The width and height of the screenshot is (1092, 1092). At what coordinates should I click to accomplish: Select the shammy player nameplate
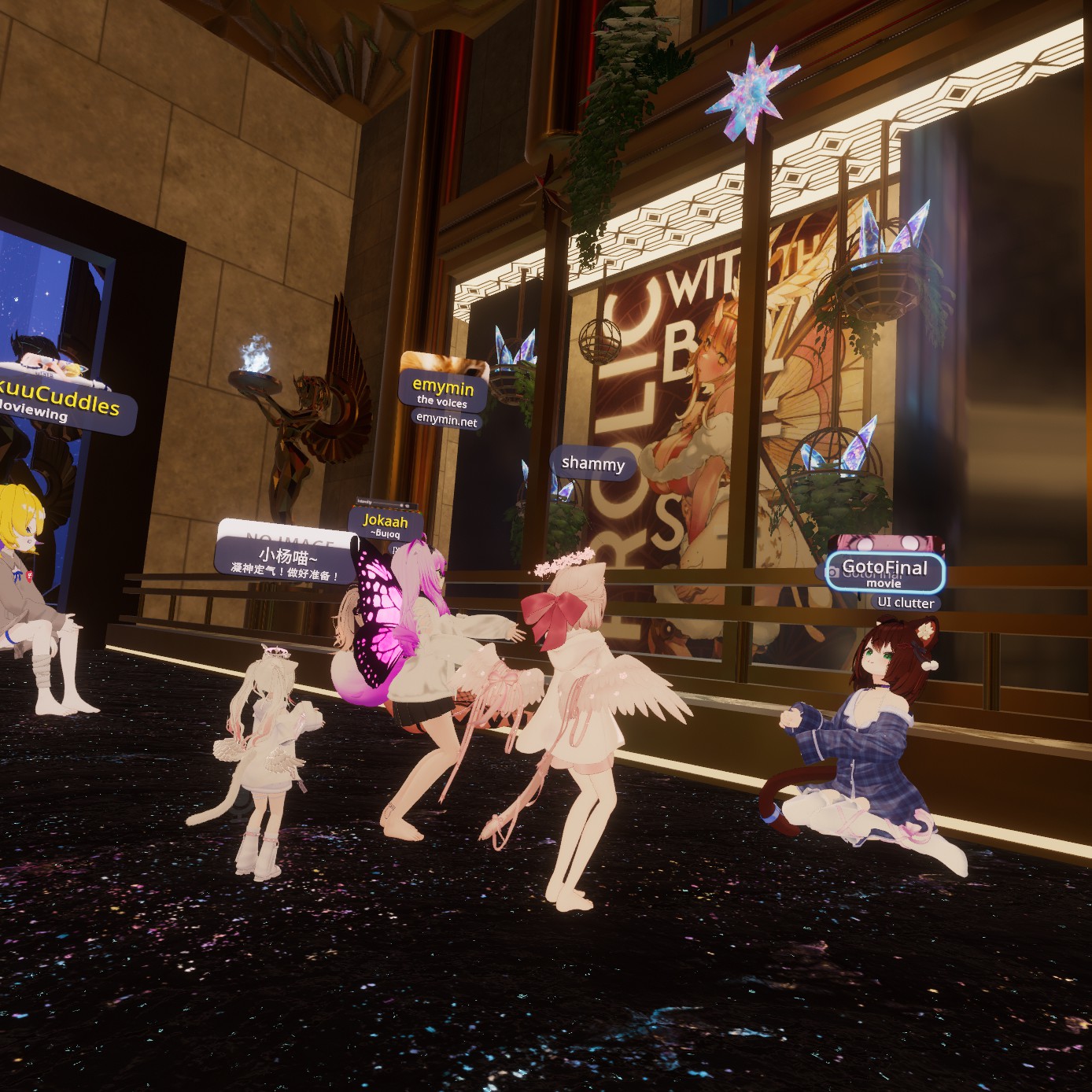click(592, 463)
